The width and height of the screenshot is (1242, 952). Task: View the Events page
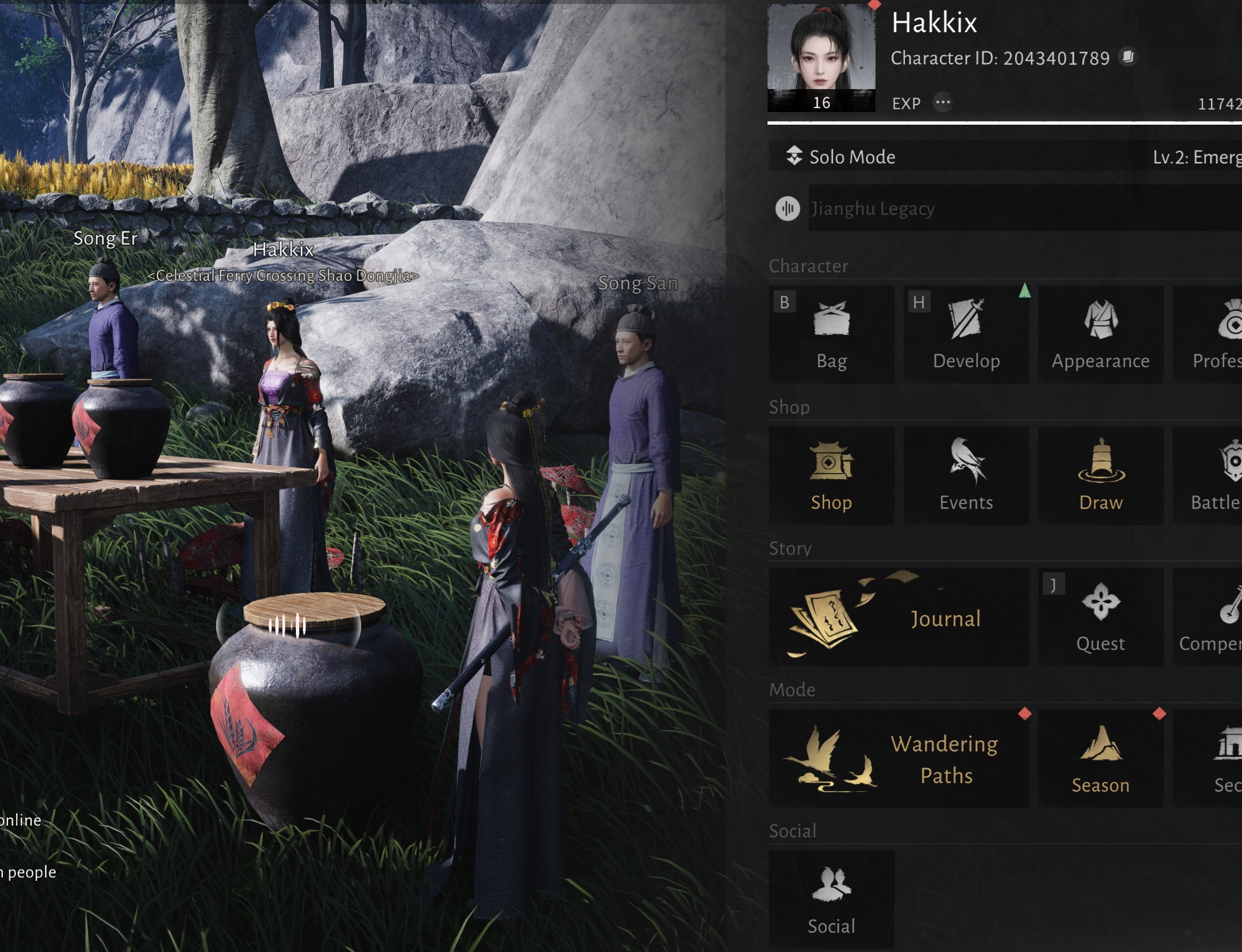tap(966, 476)
